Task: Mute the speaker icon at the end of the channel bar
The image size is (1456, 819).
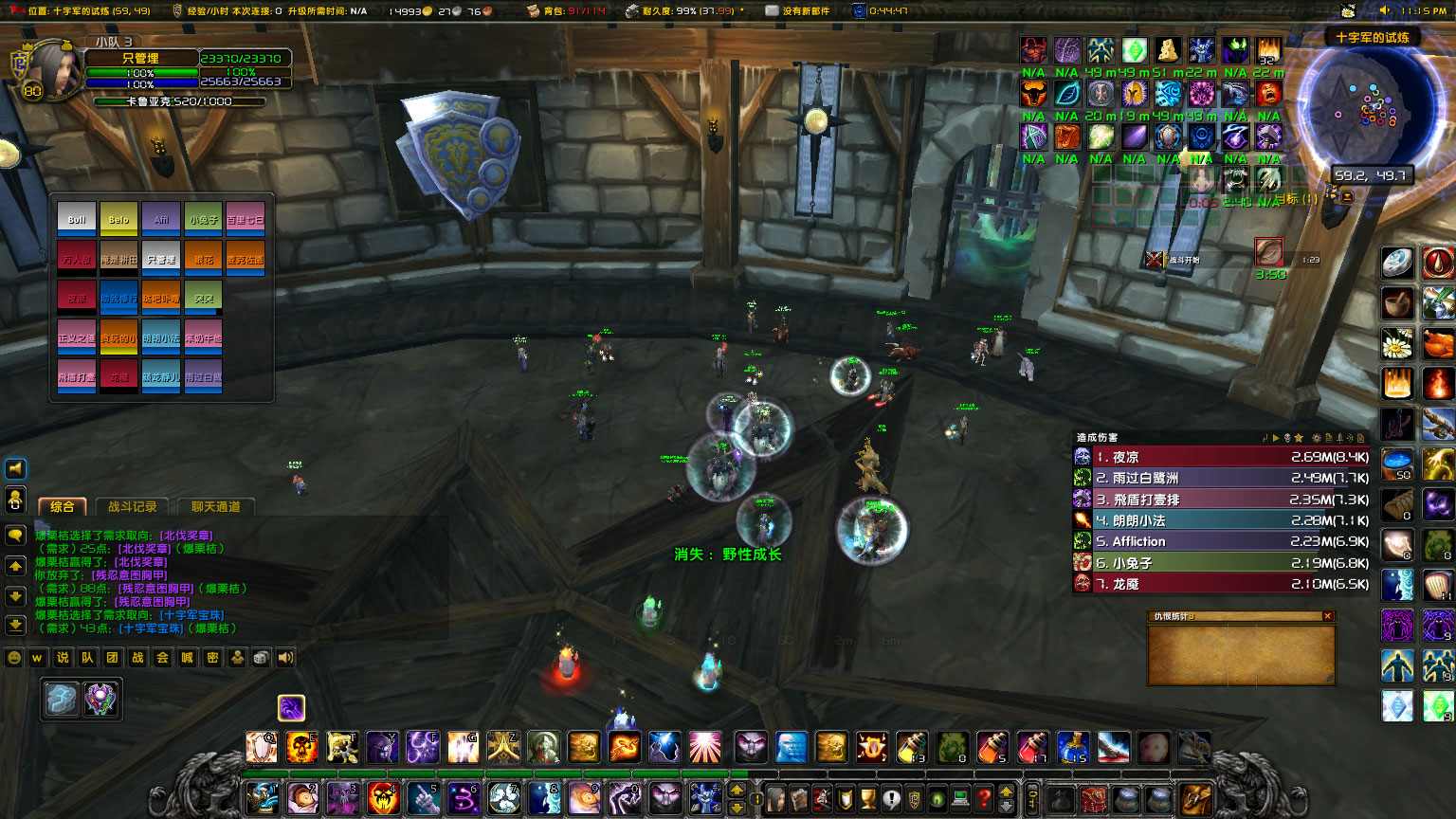Action: pos(285,658)
